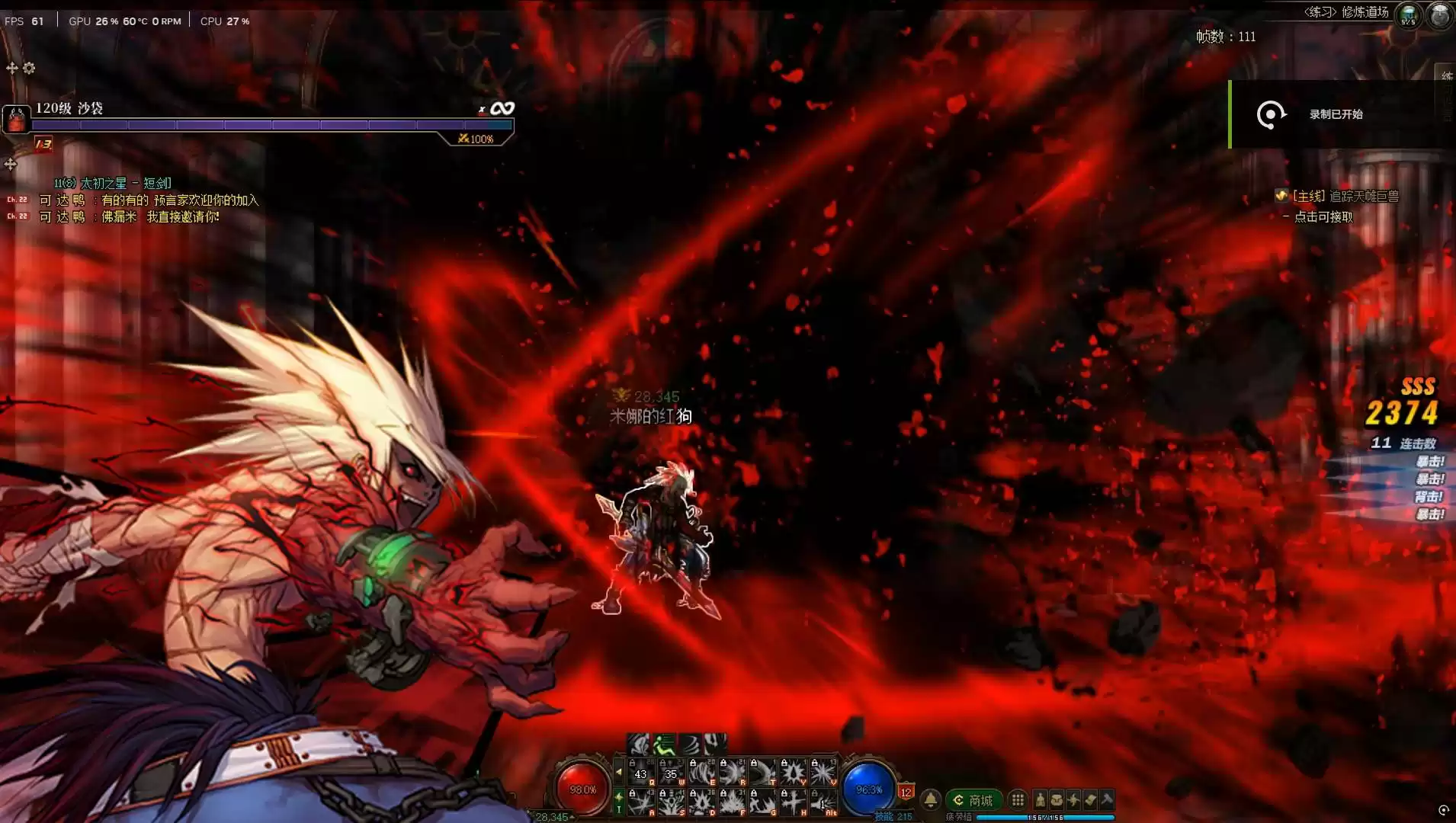Open the grid menu button

1017,799
